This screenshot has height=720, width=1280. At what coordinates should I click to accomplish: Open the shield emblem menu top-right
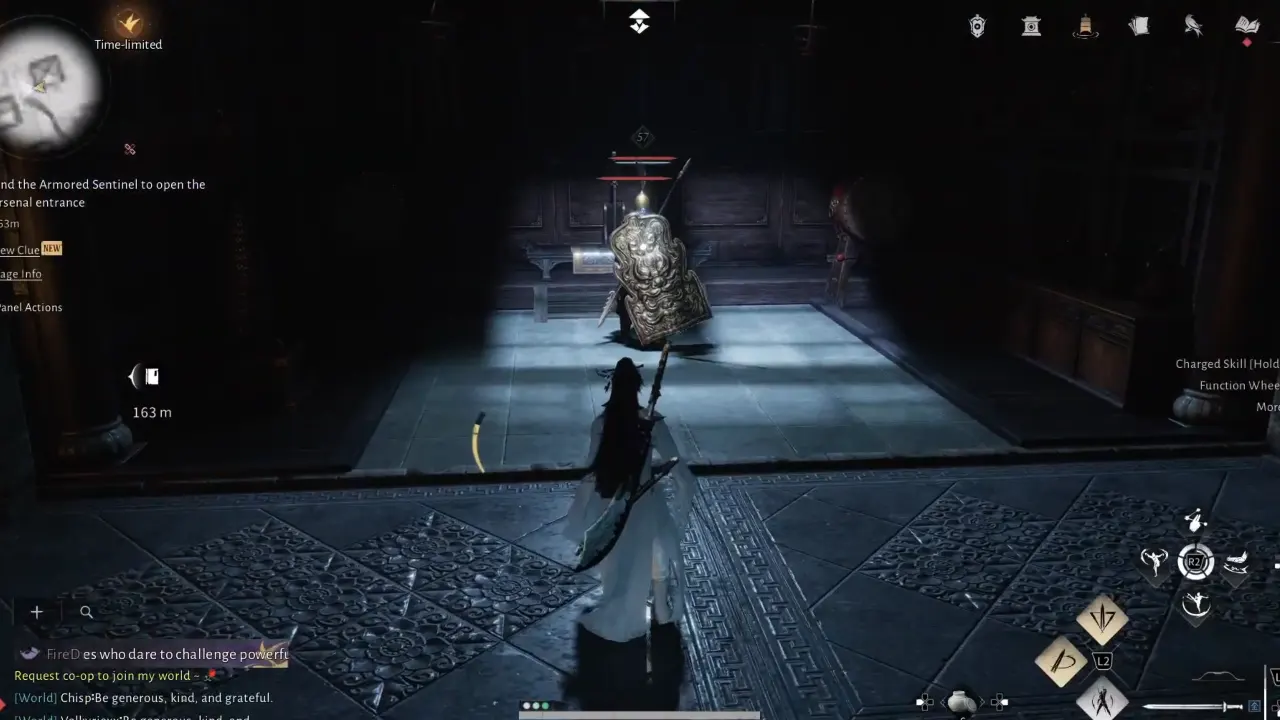tap(977, 26)
